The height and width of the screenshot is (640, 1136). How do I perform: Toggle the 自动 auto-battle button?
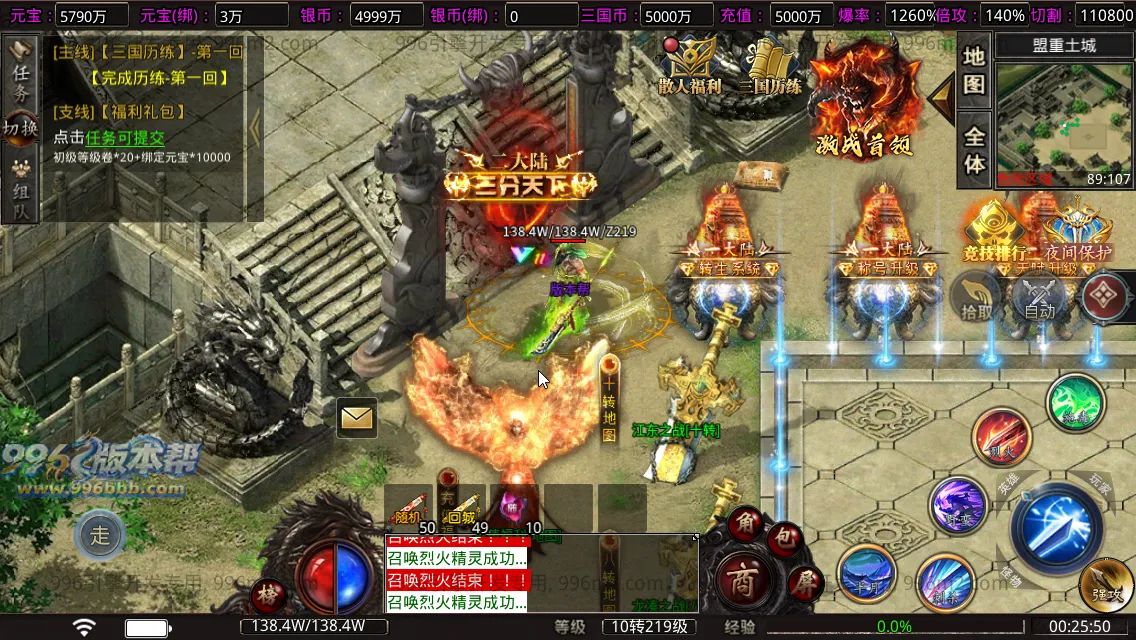[x=1040, y=299]
